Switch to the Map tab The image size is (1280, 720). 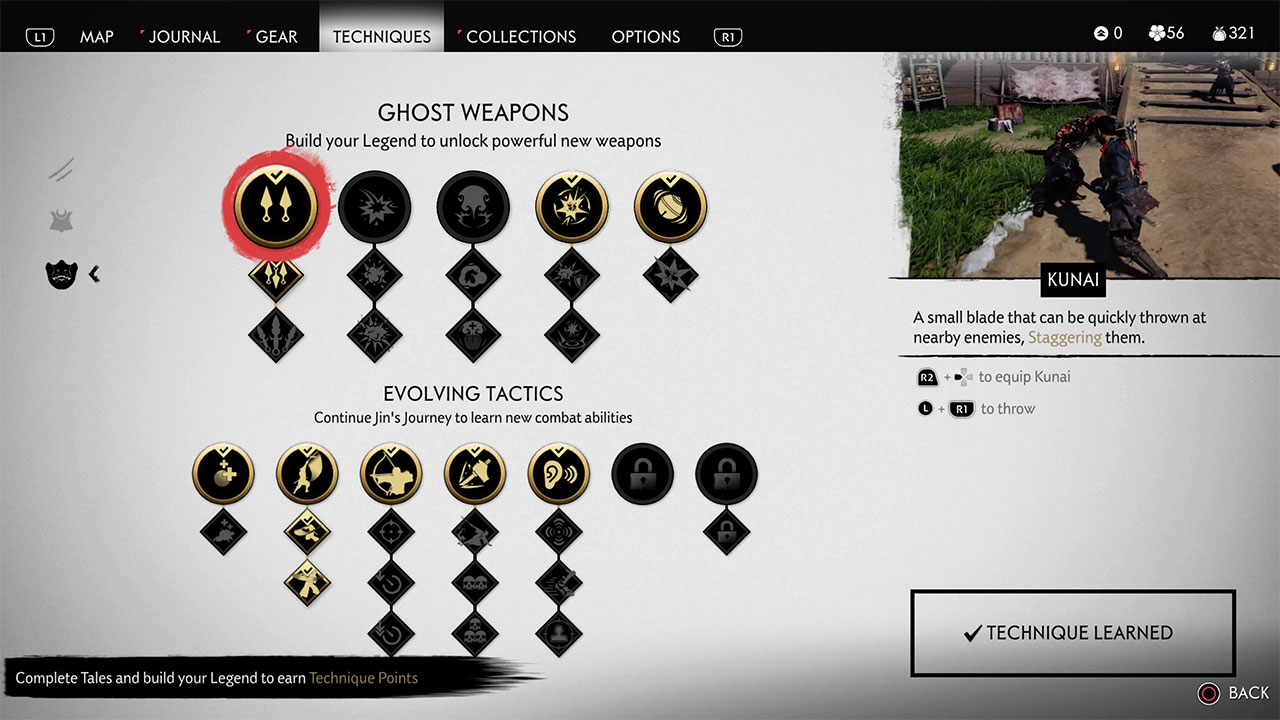tap(96, 36)
